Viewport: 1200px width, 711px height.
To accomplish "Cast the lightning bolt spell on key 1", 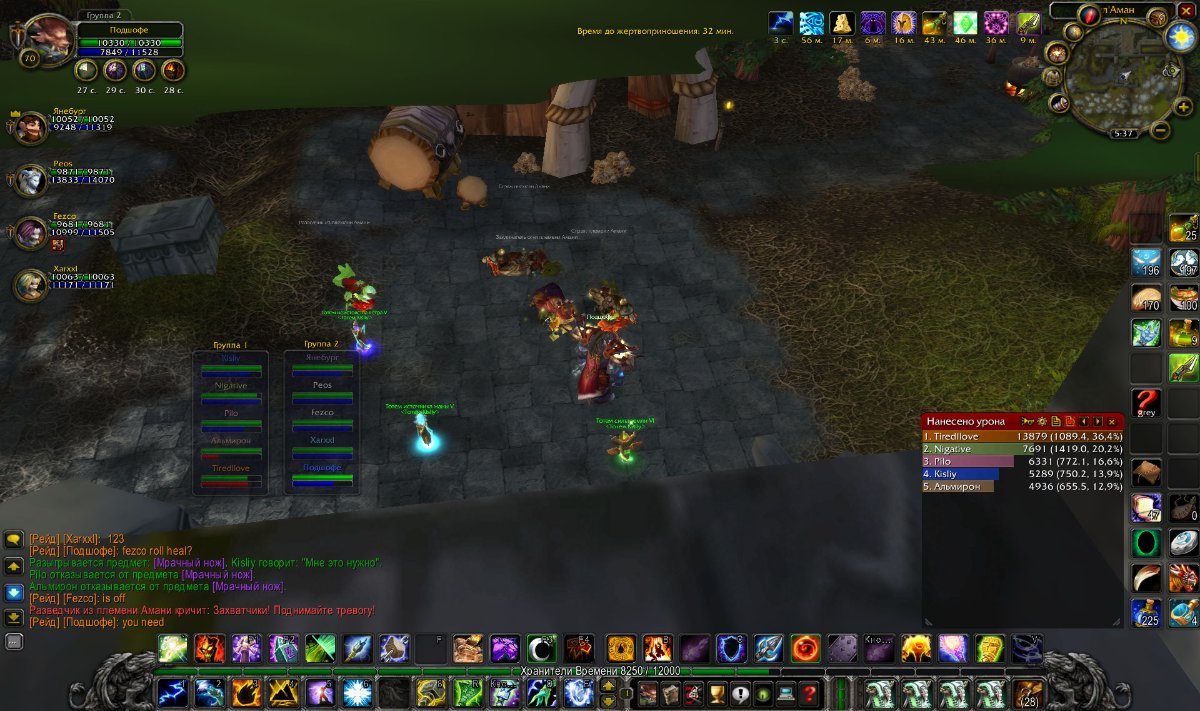I will click(172, 692).
